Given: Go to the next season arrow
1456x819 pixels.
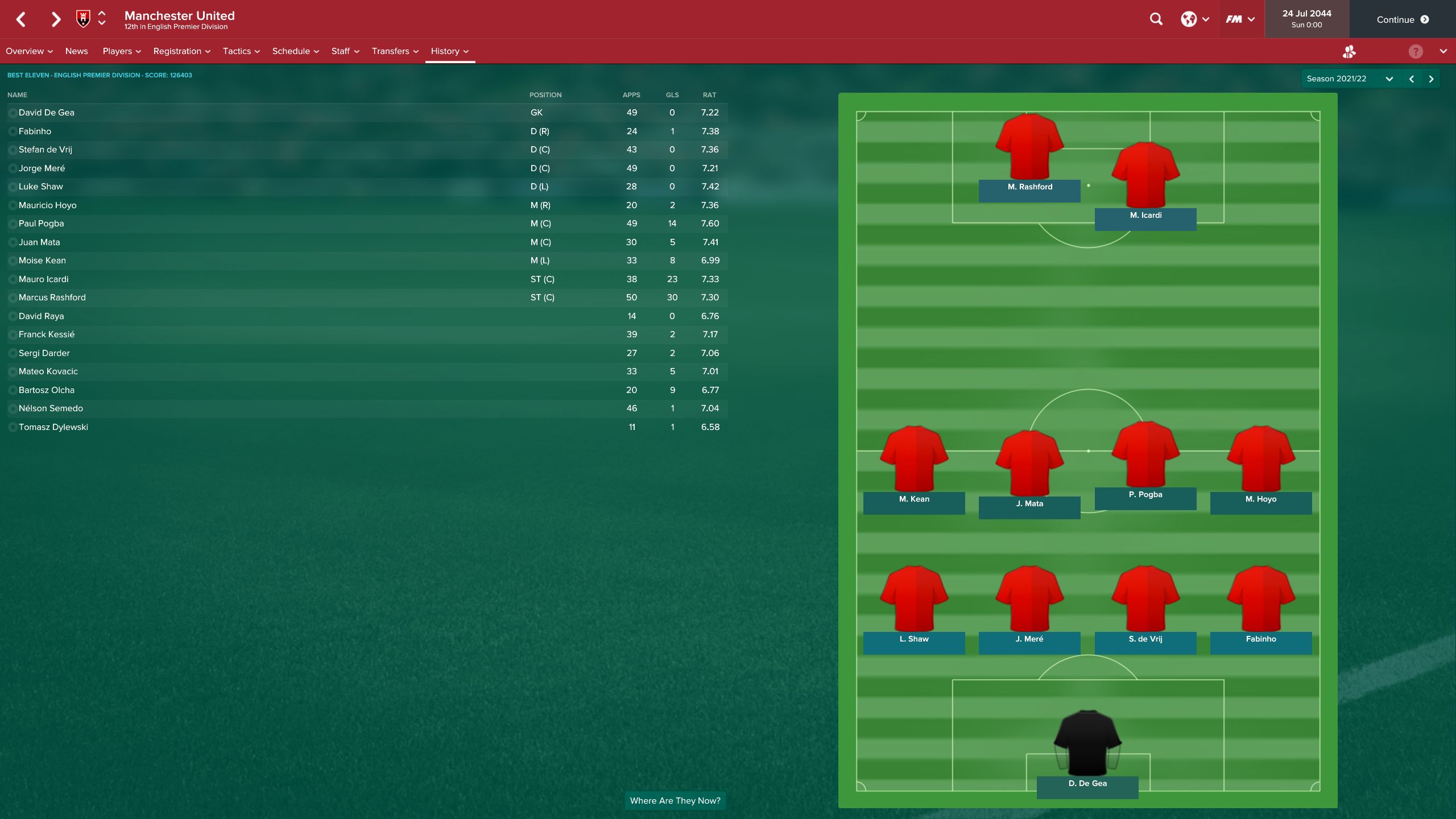Looking at the screenshot, I should [x=1432, y=78].
